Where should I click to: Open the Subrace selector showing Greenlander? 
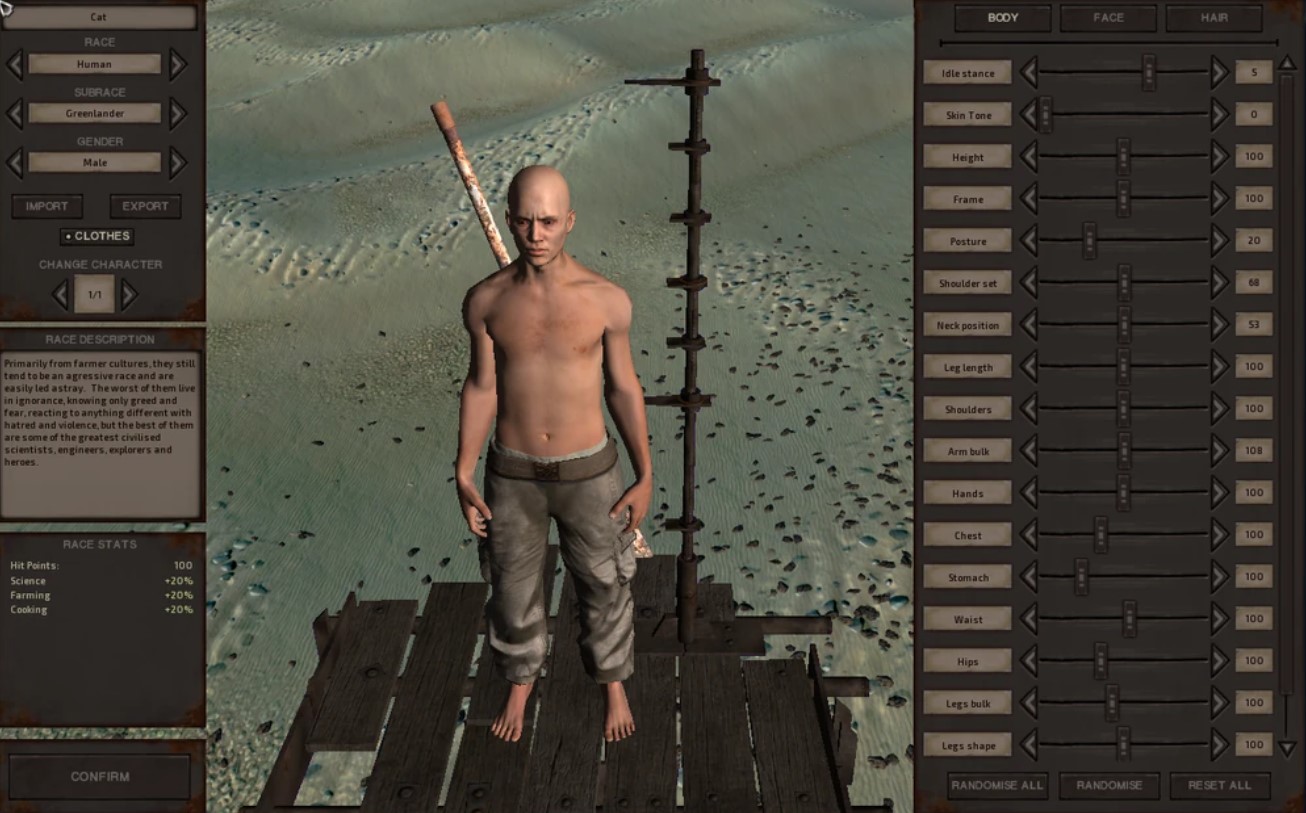point(97,113)
